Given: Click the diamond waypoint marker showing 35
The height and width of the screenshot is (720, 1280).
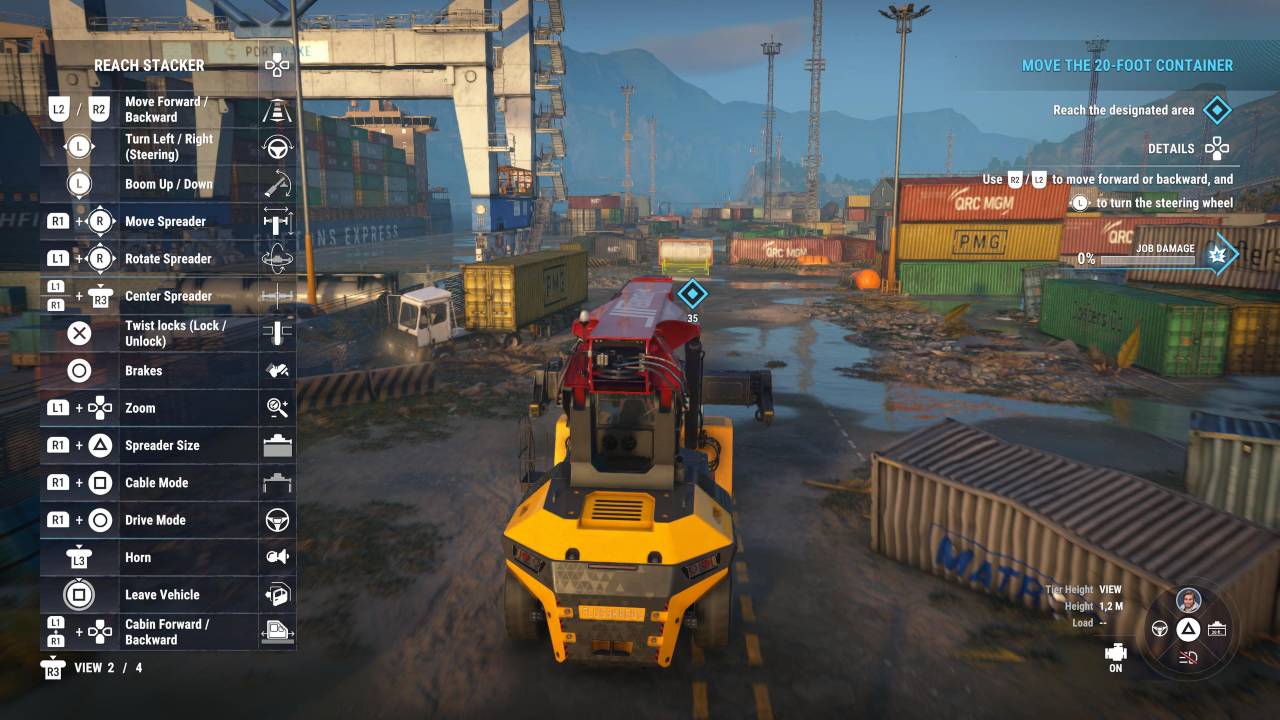Looking at the screenshot, I should coord(692,294).
